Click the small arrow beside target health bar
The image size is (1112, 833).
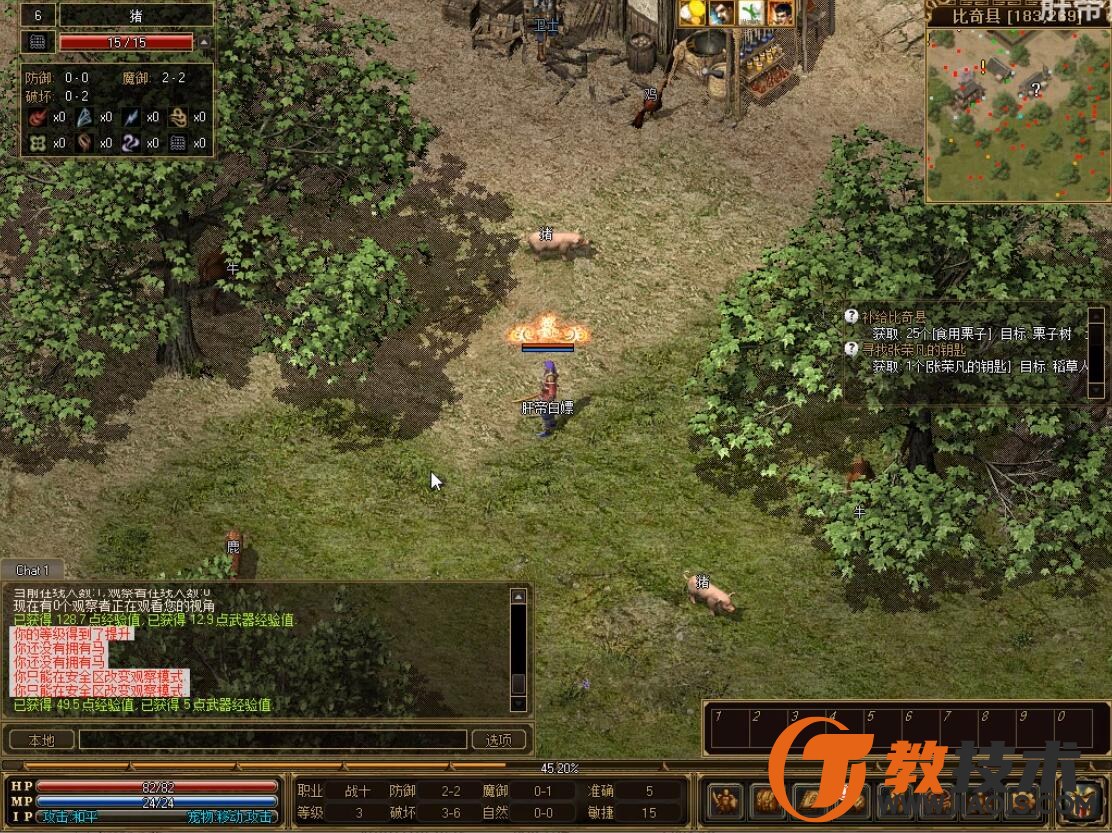pos(205,42)
